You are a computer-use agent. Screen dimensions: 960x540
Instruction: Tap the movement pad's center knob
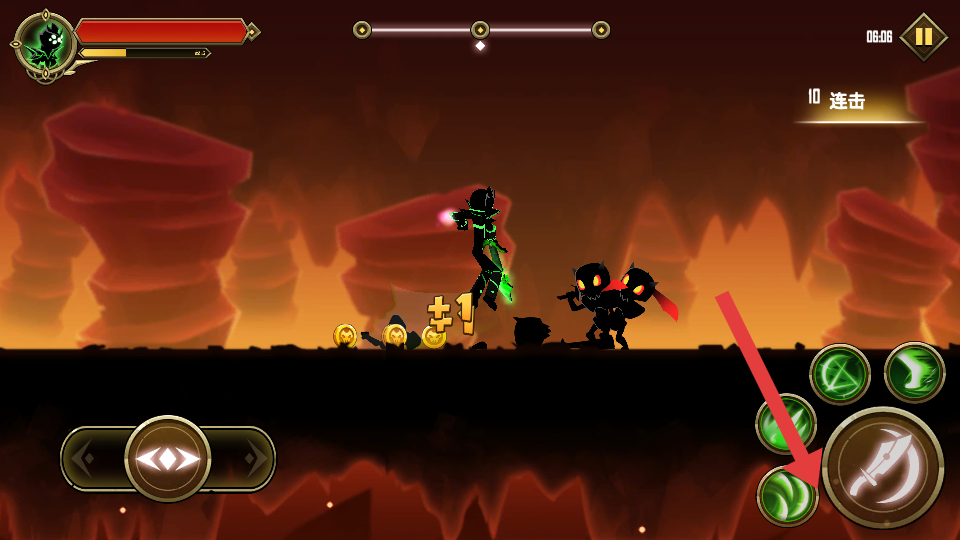pyautogui.click(x=168, y=459)
